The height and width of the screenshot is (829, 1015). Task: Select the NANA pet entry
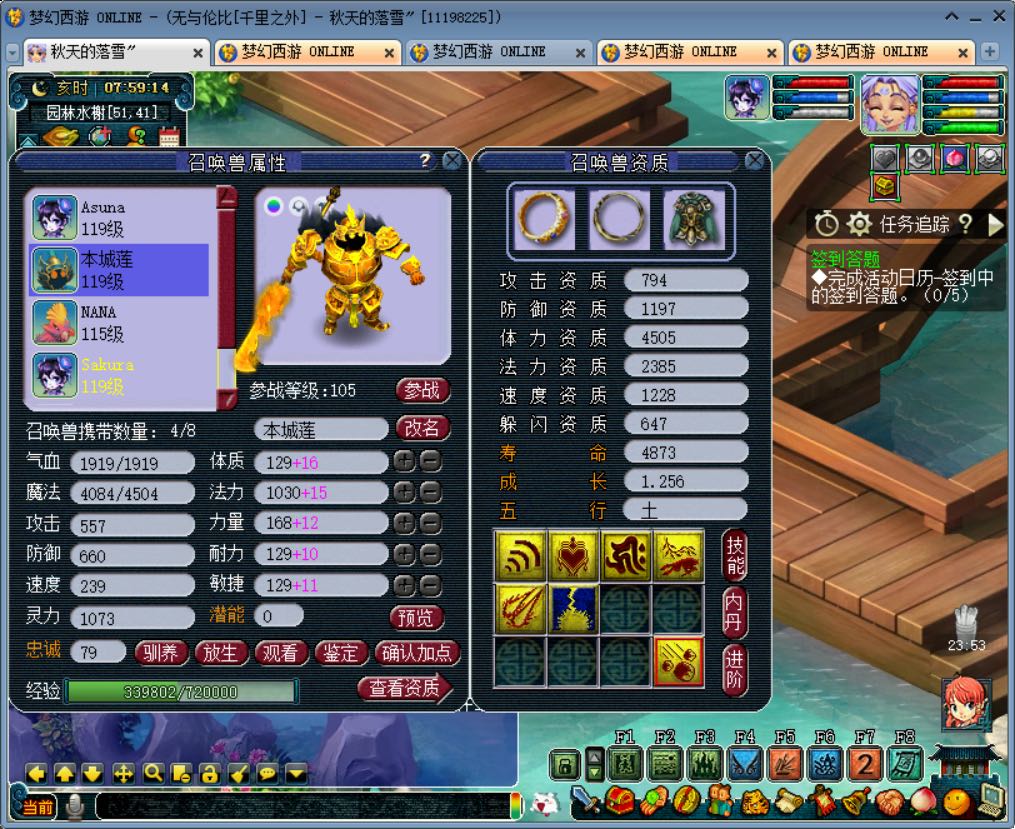[x=120, y=322]
